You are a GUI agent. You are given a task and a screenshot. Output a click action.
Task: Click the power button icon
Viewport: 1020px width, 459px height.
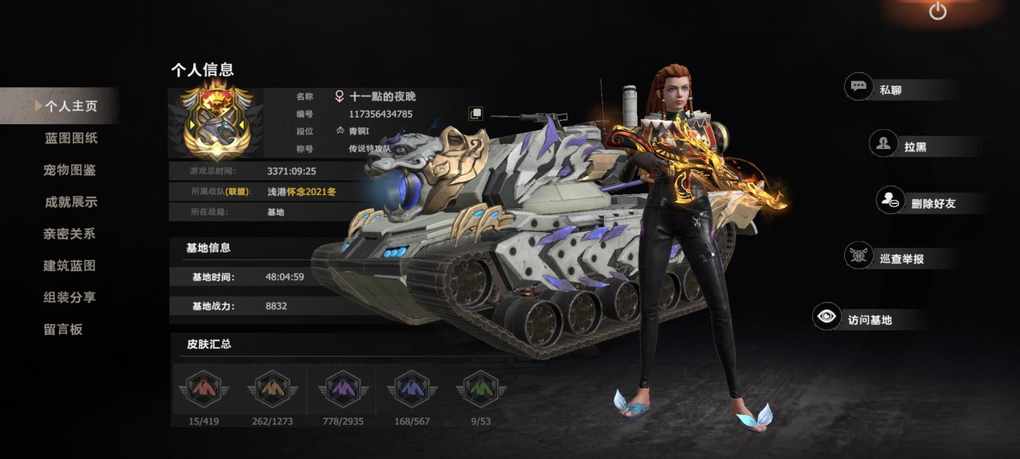(x=937, y=12)
